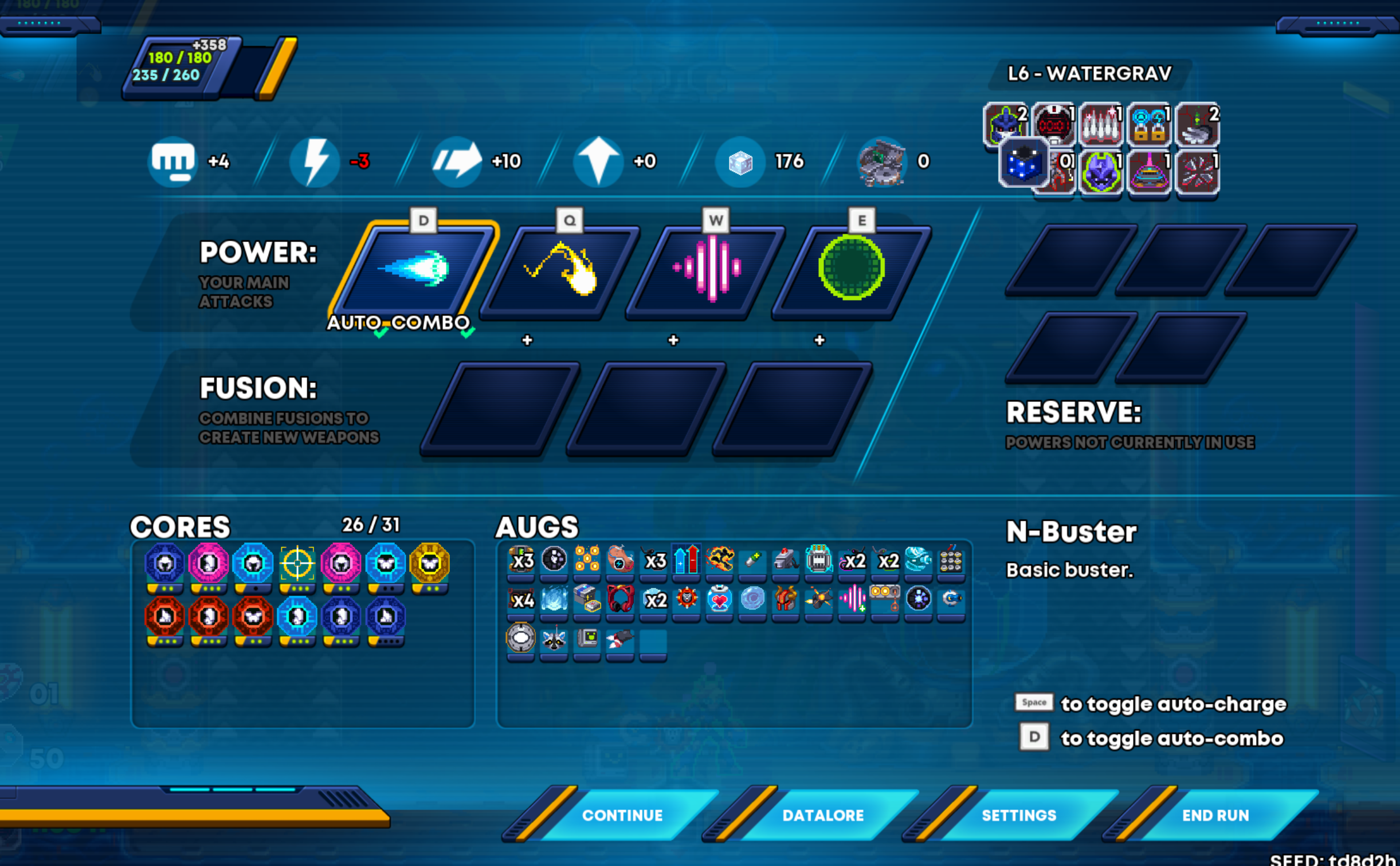Select the yellow crosshair core
1400x866 pixels.
297,563
